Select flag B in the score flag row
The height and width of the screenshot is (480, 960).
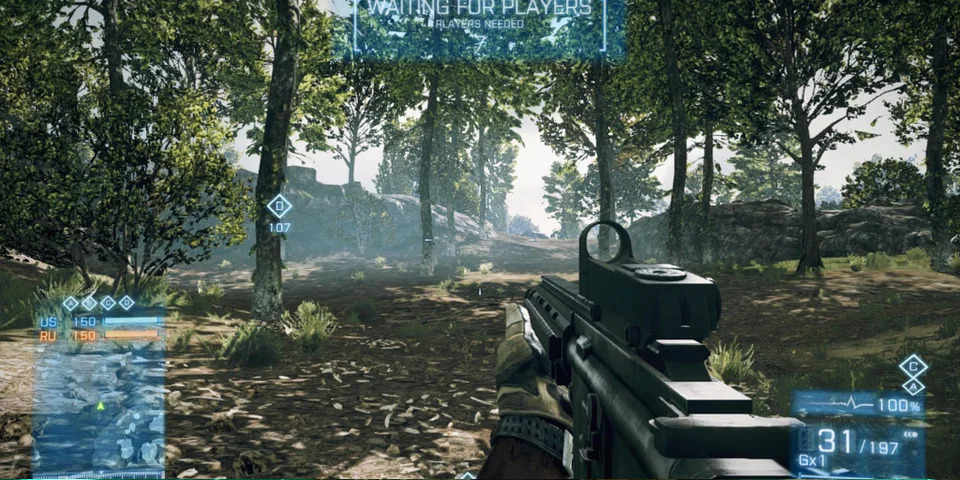tap(89, 303)
